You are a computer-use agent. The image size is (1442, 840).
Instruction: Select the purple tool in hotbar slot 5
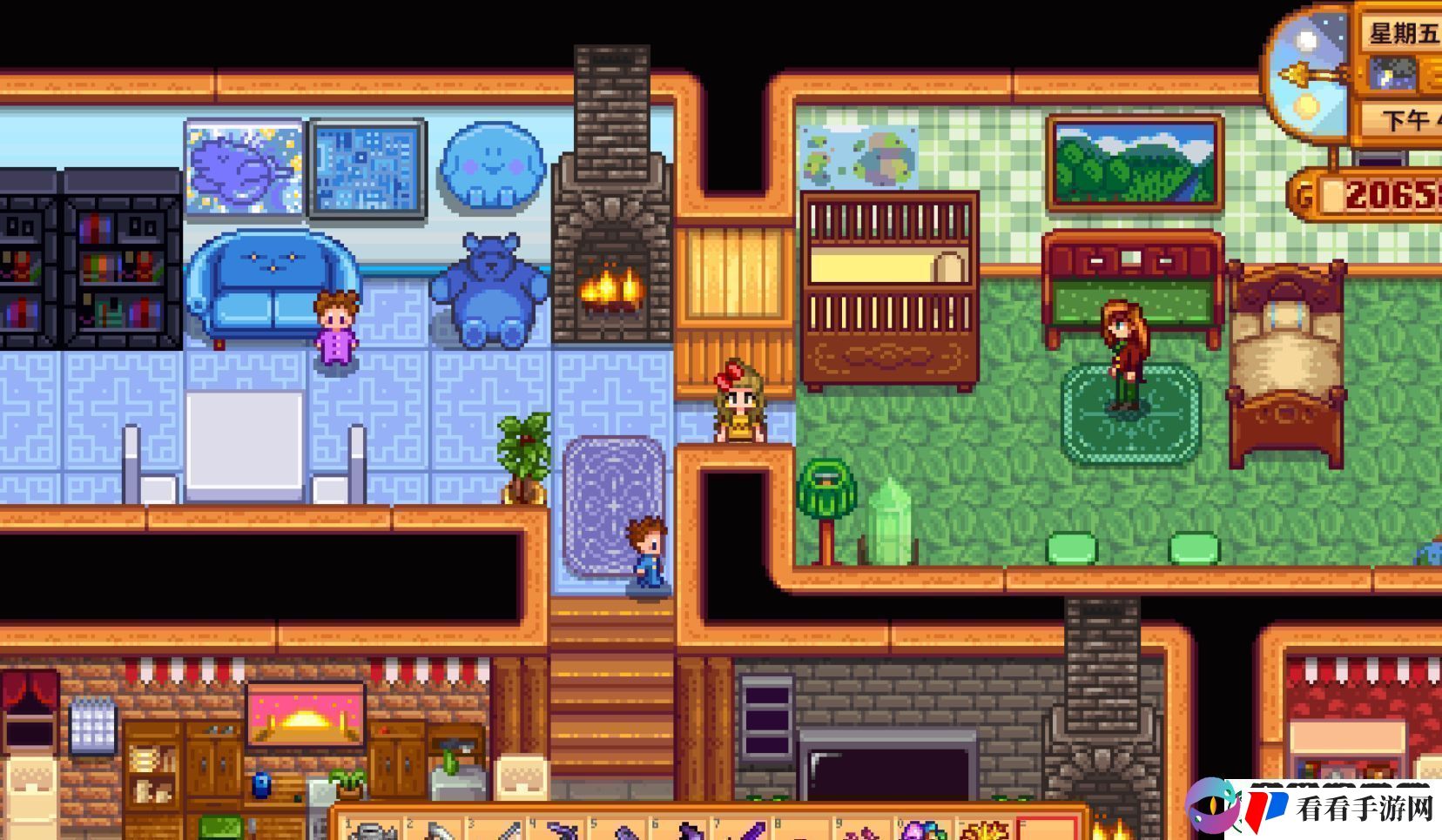pos(623,831)
